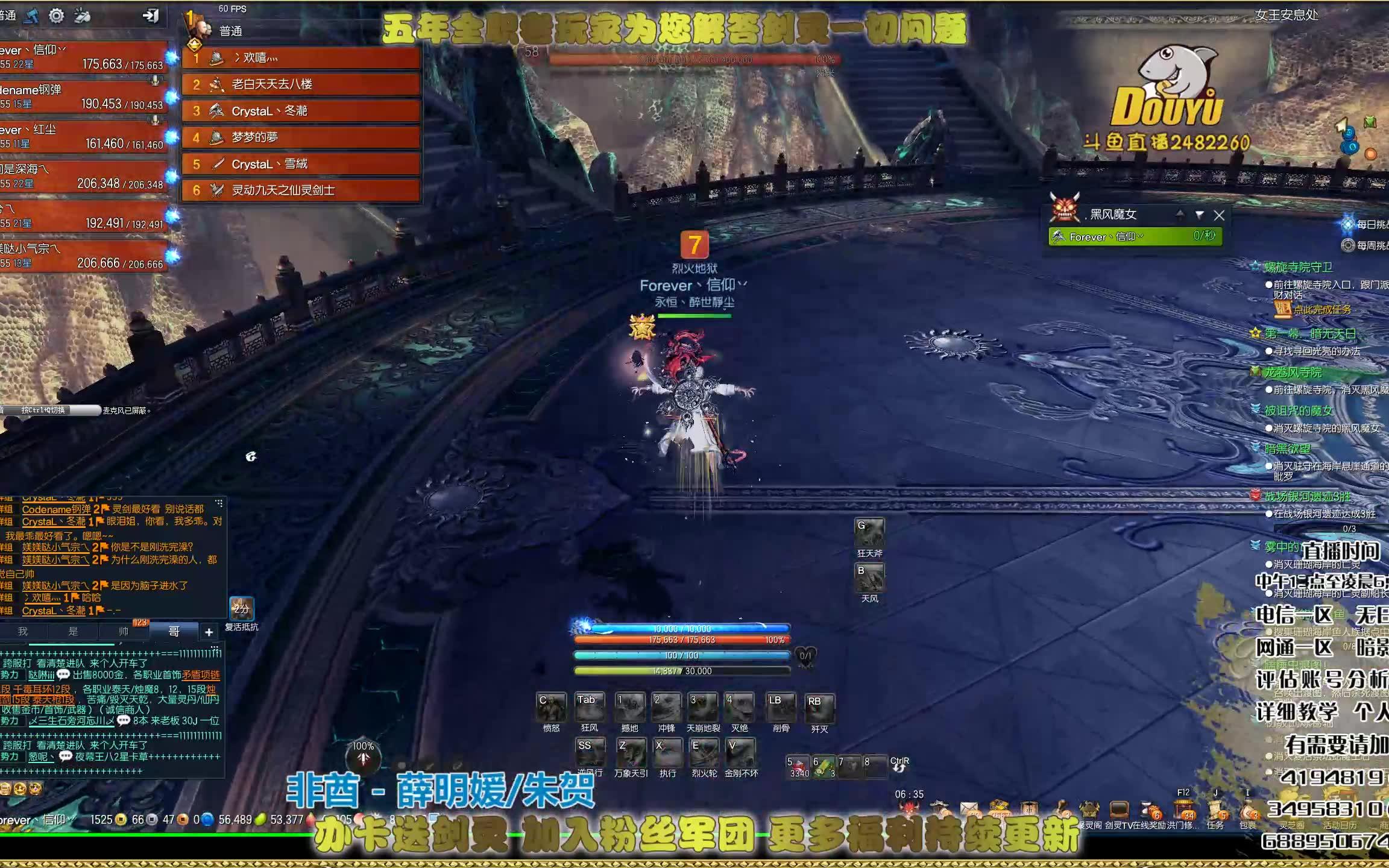The height and width of the screenshot is (868, 1389).
Task: Add a chat tab with the plus button
Action: click(209, 632)
